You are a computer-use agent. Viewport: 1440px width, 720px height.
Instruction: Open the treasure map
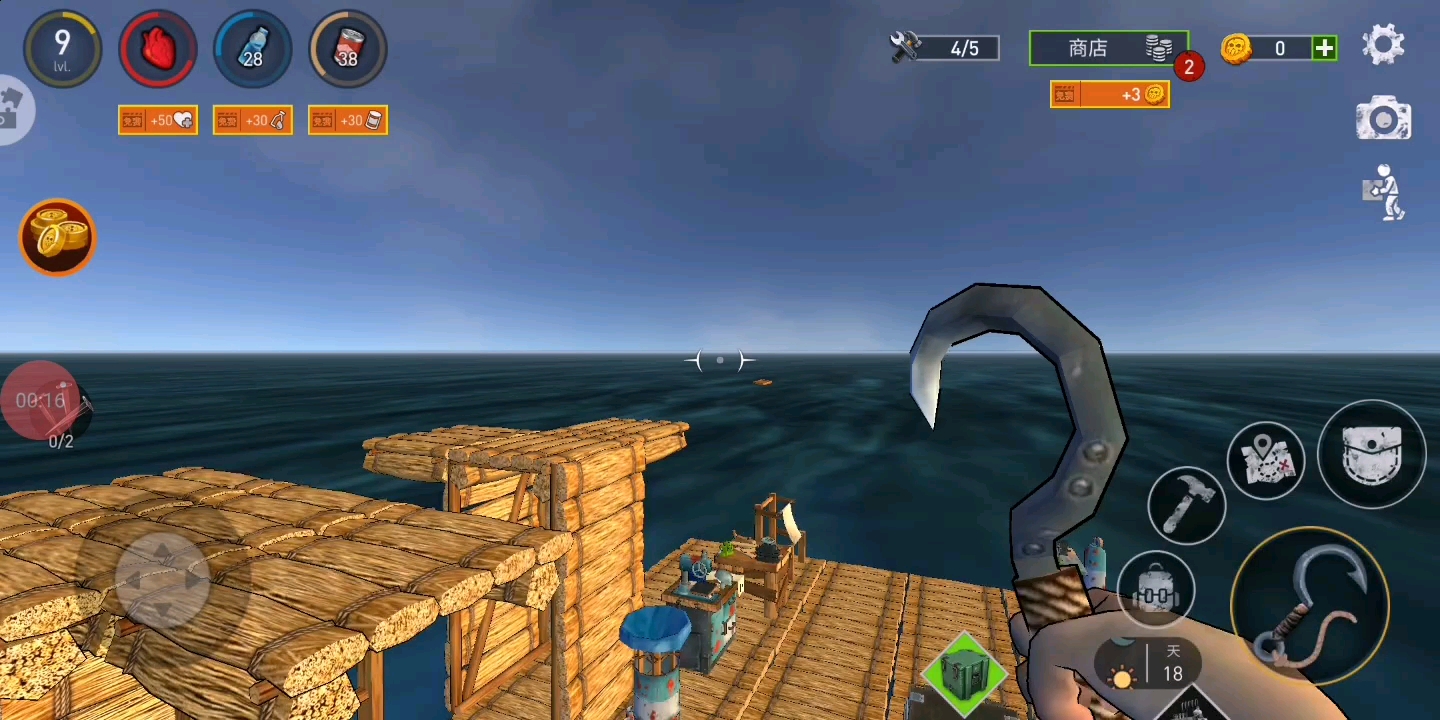(x=1266, y=461)
